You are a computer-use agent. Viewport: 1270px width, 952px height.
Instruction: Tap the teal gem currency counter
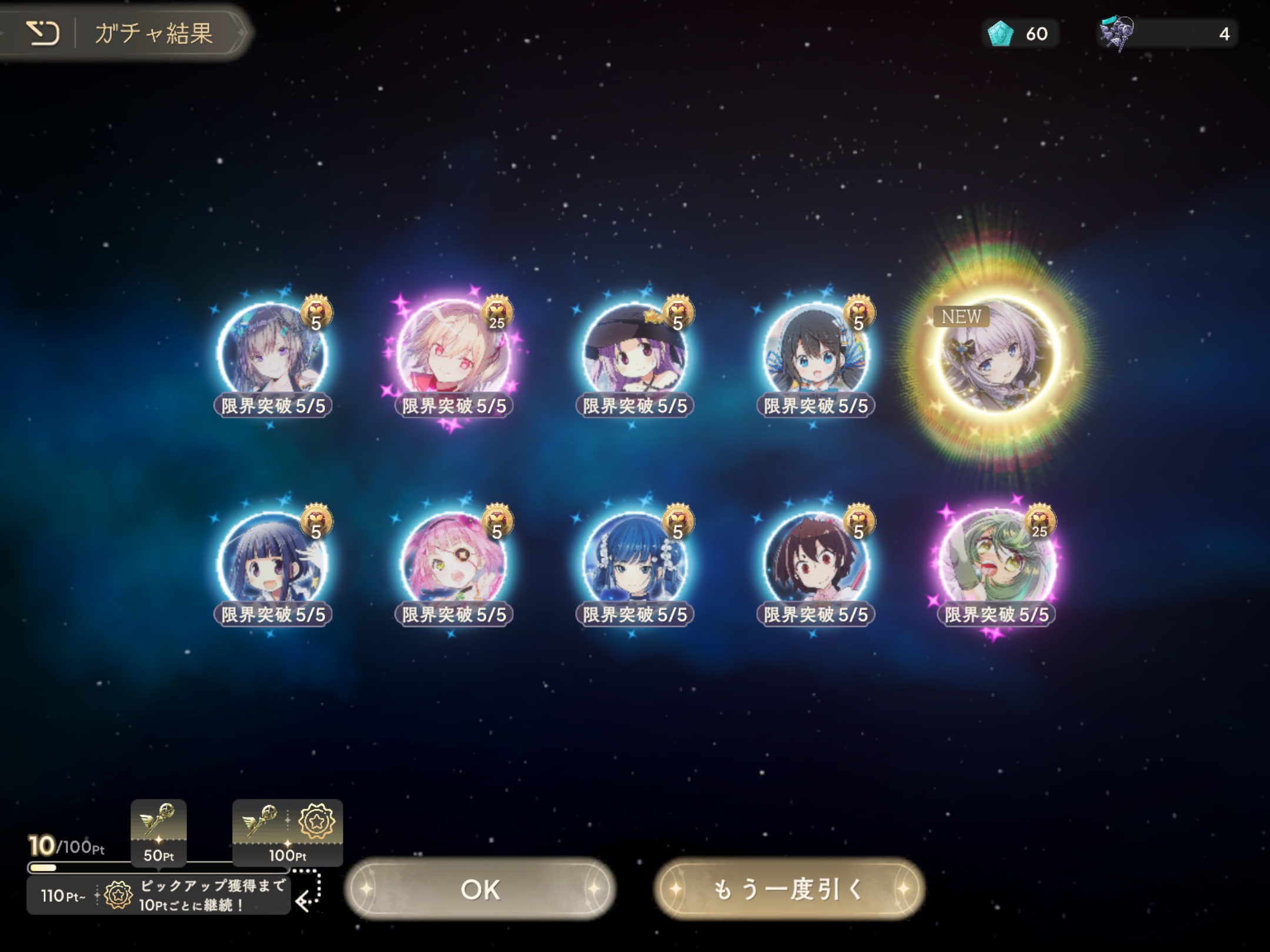[1020, 33]
